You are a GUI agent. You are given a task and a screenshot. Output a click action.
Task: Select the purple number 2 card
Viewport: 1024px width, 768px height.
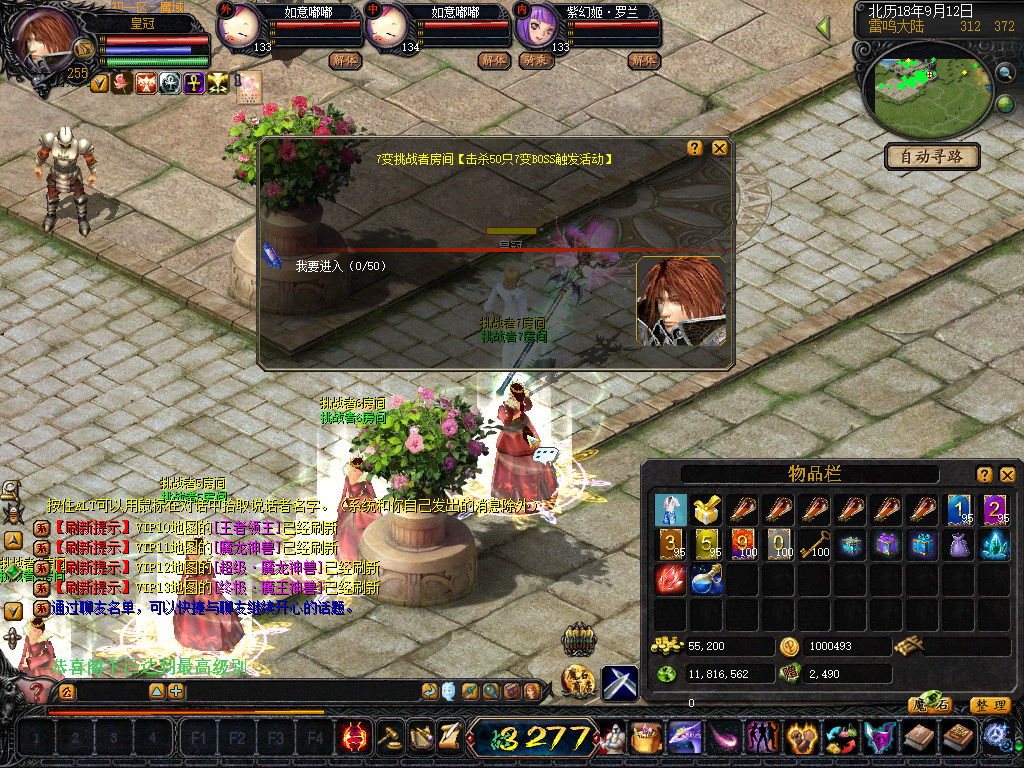[995, 510]
